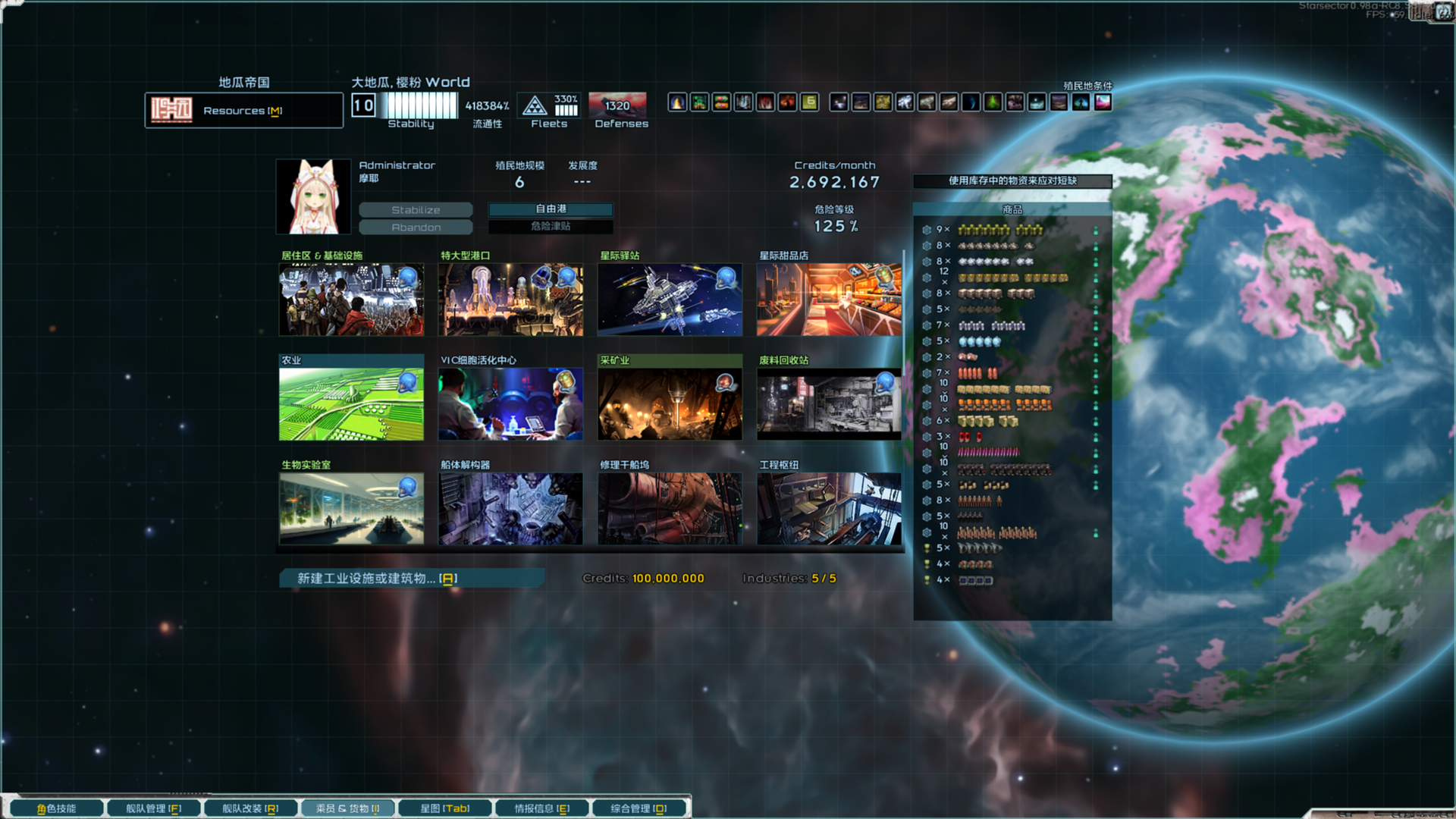Open the 特大型港口 (Megaport) industry
The width and height of the screenshot is (1456, 819).
coord(510,300)
